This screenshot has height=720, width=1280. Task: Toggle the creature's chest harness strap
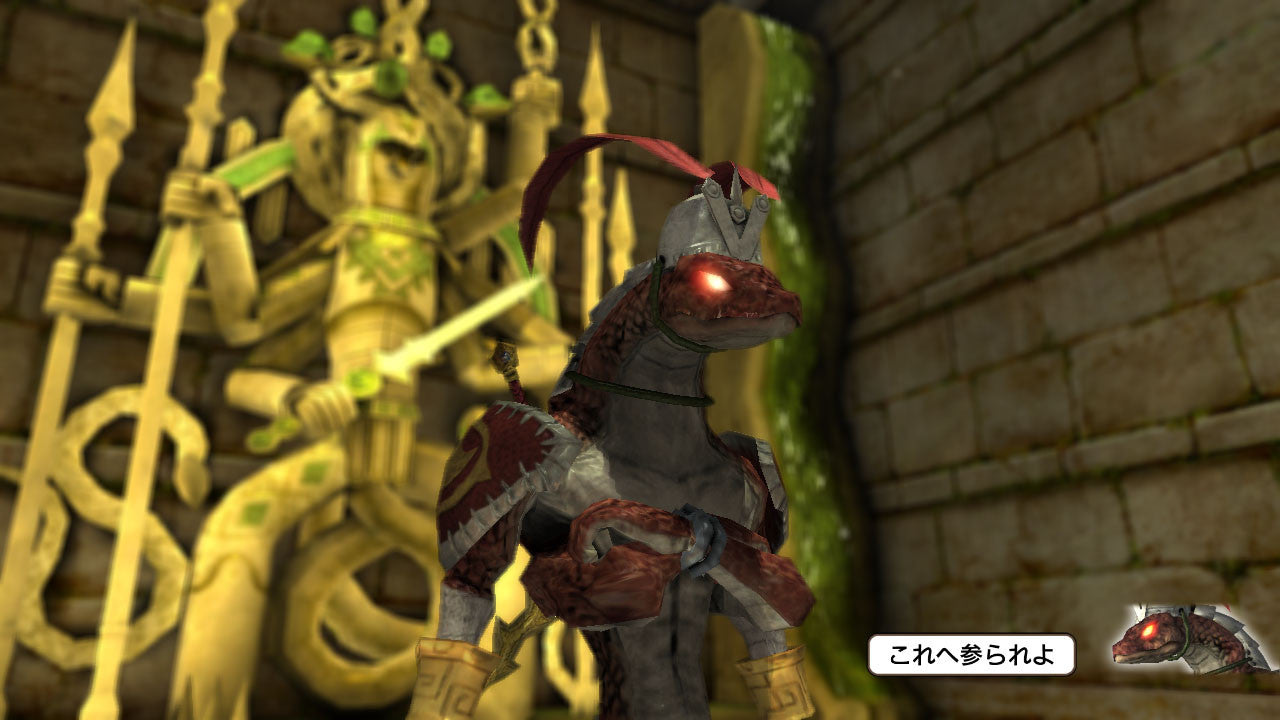pos(640,390)
